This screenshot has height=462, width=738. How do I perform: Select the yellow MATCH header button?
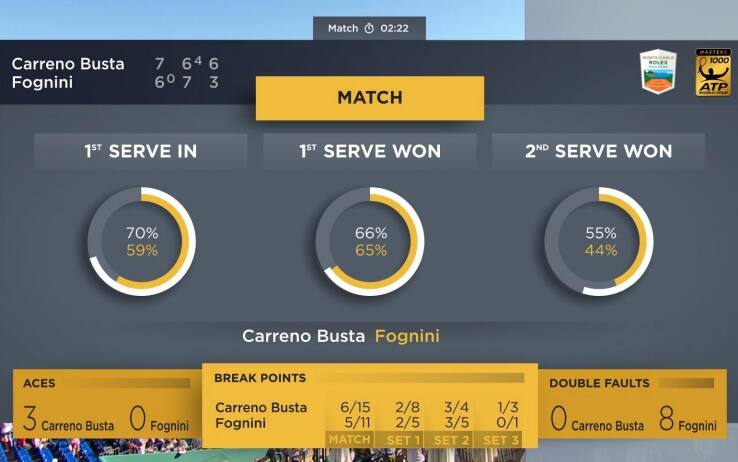coord(369,98)
